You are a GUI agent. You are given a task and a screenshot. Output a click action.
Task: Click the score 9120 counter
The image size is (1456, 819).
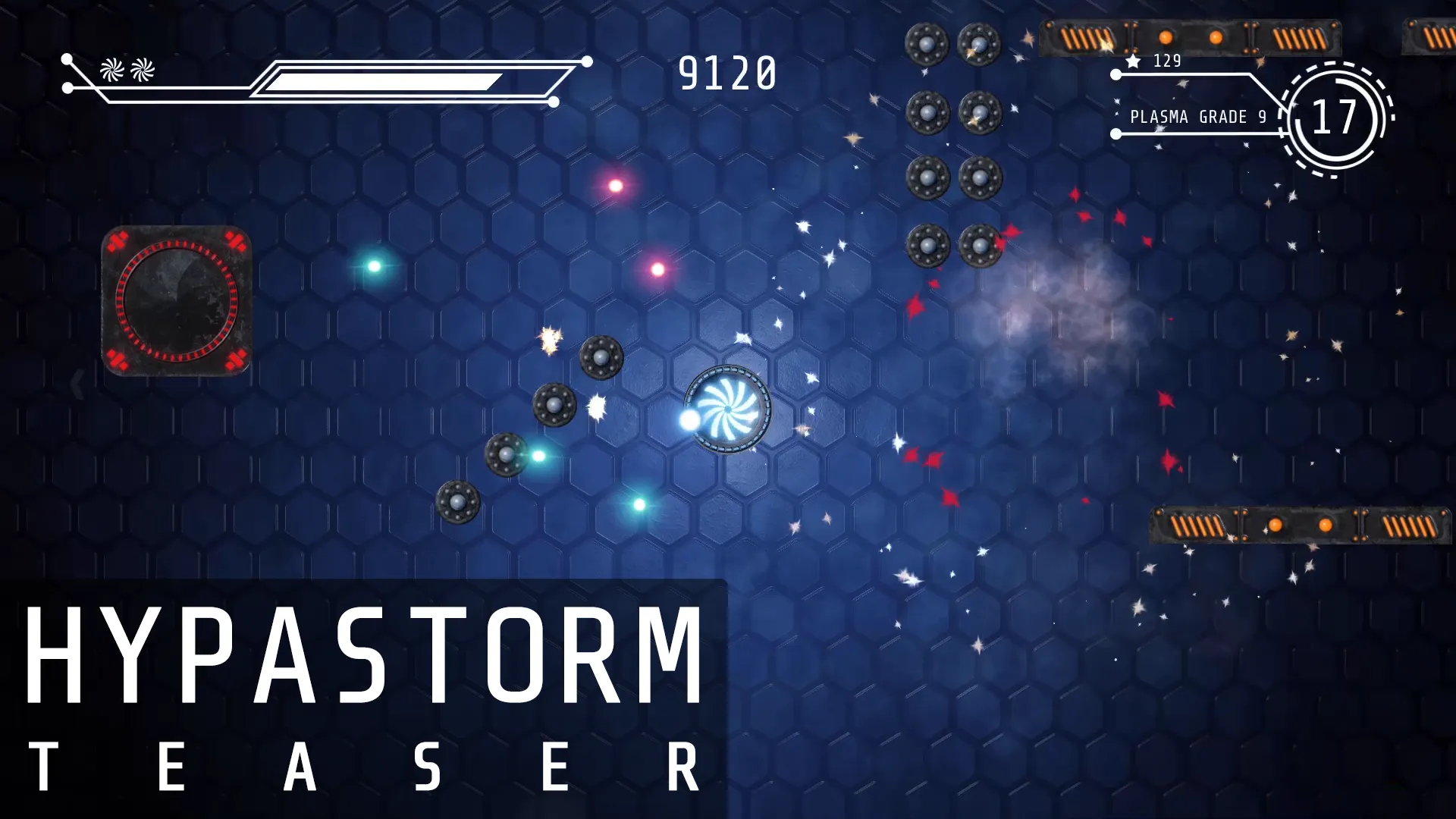click(727, 71)
